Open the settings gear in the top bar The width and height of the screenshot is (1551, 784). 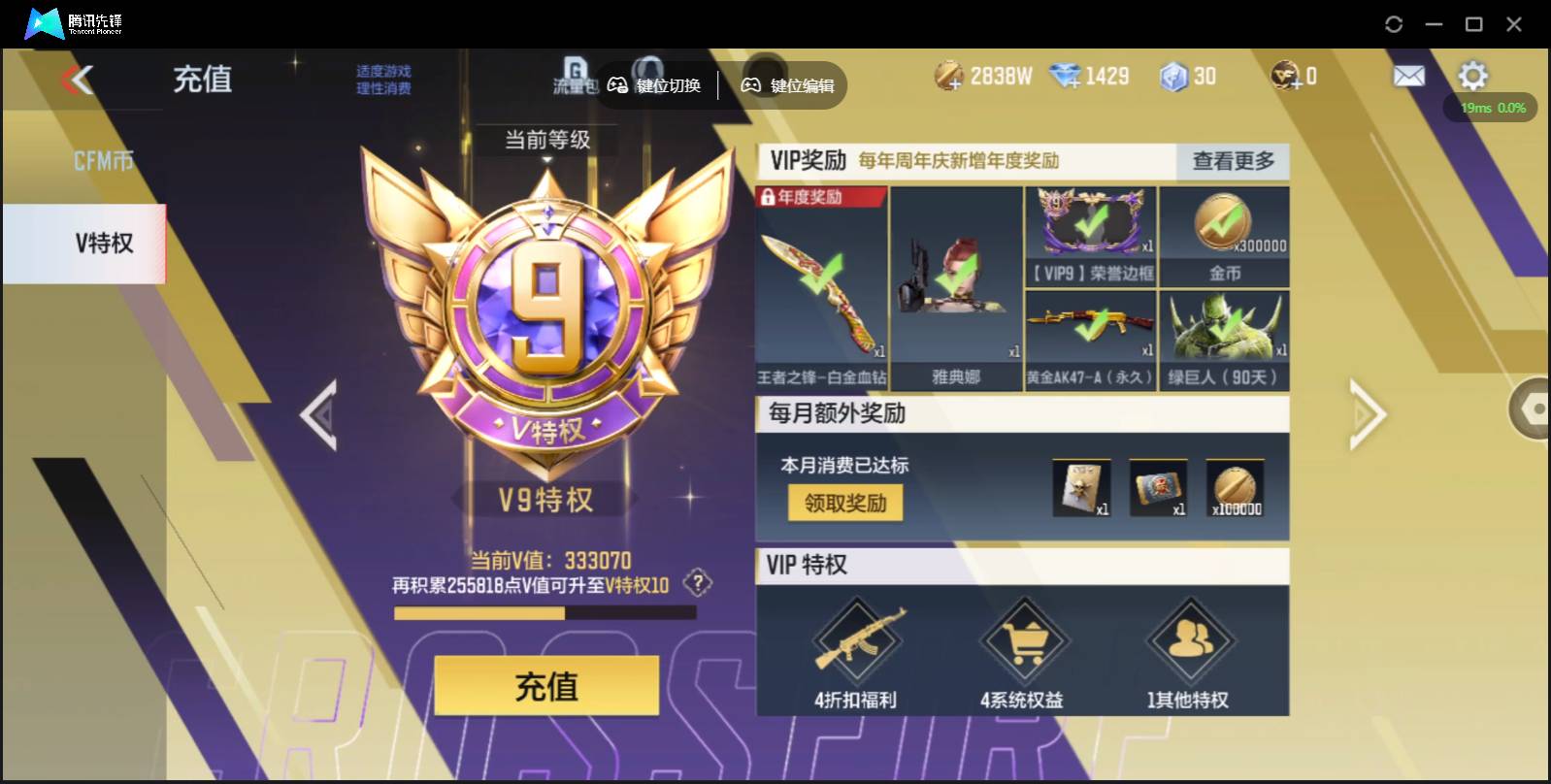point(1473,75)
